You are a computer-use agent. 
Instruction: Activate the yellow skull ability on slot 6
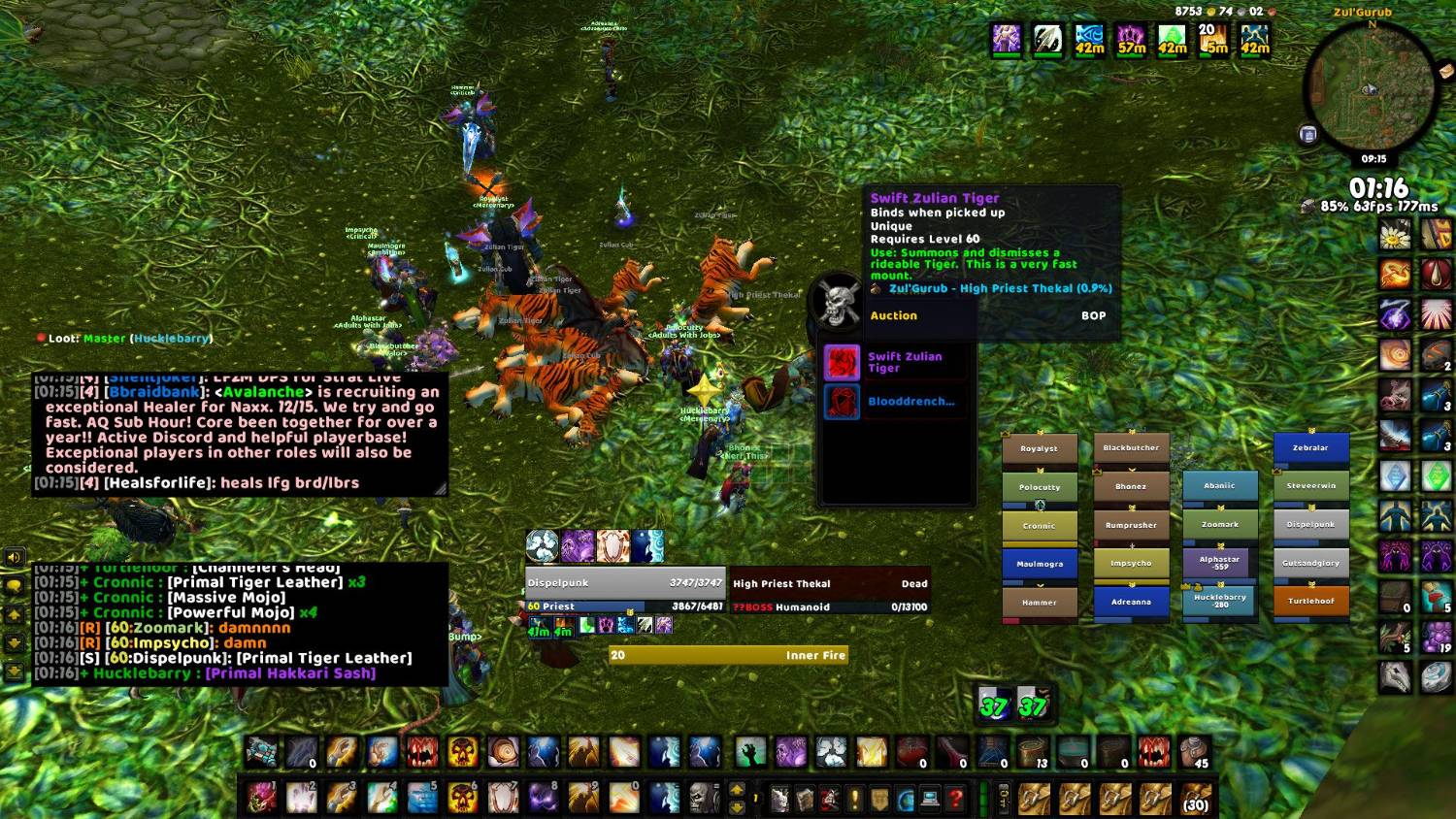coord(463,798)
